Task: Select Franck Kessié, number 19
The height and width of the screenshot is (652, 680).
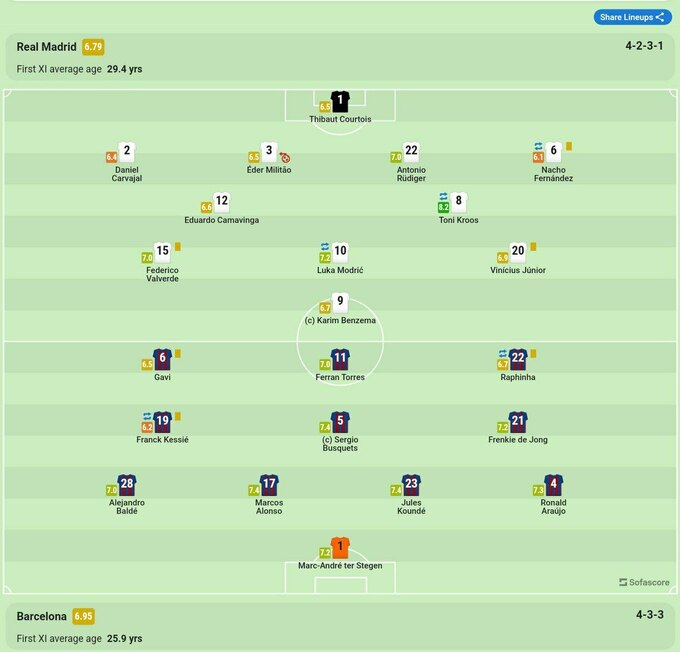Action: (162, 422)
